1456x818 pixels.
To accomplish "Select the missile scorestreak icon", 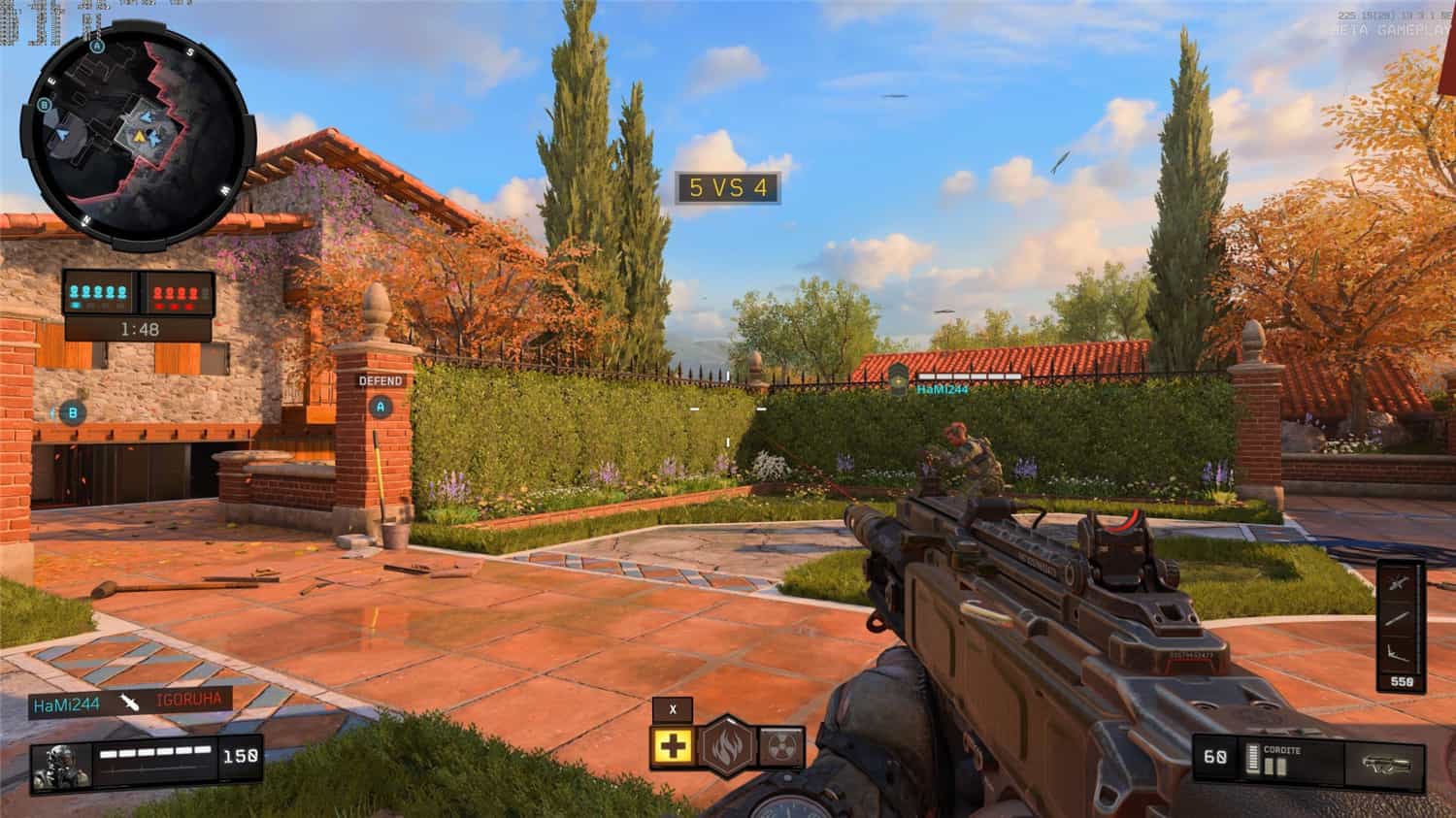I will click(x=1396, y=619).
